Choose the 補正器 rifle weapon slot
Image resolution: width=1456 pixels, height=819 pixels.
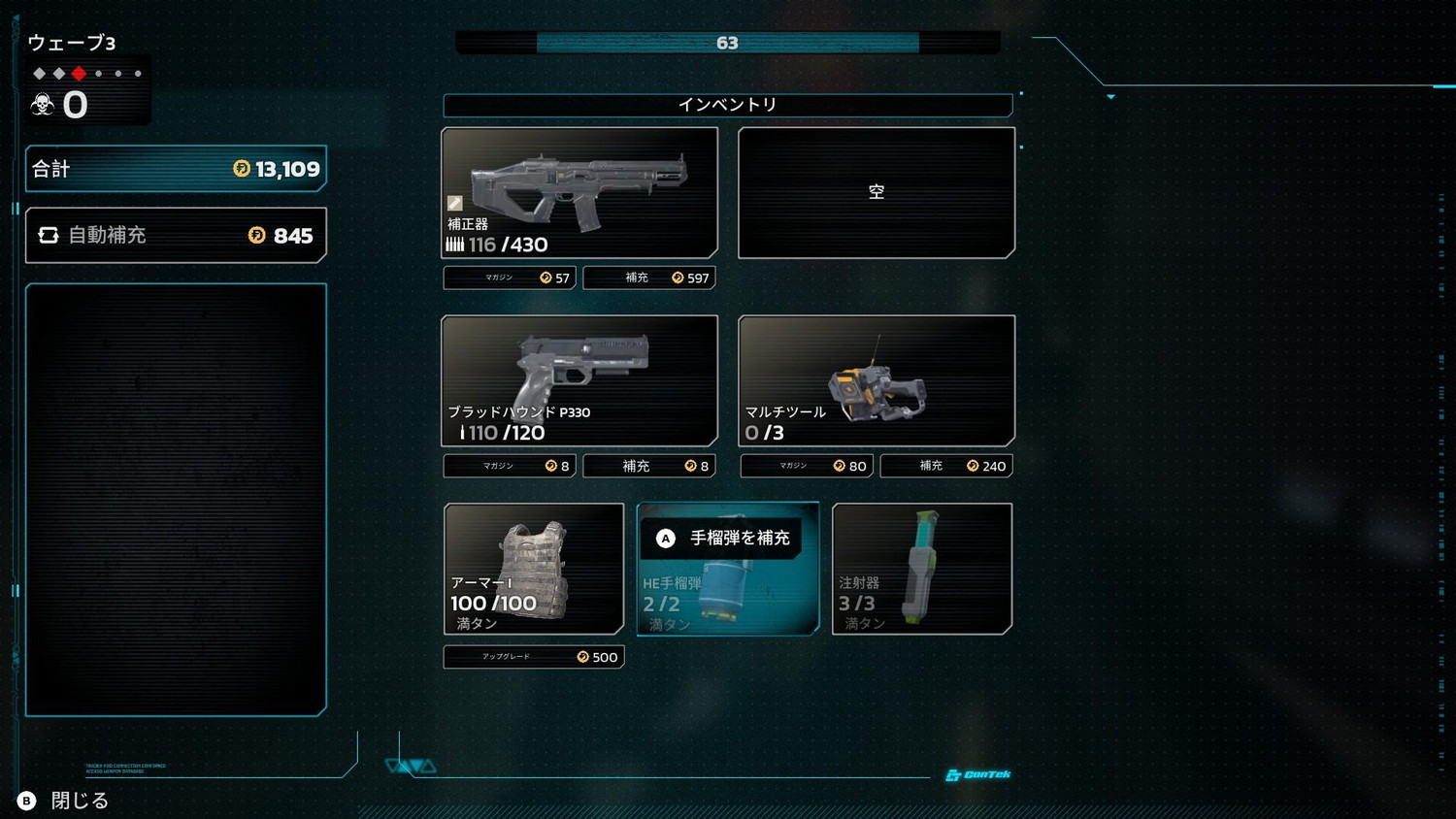tap(579, 192)
